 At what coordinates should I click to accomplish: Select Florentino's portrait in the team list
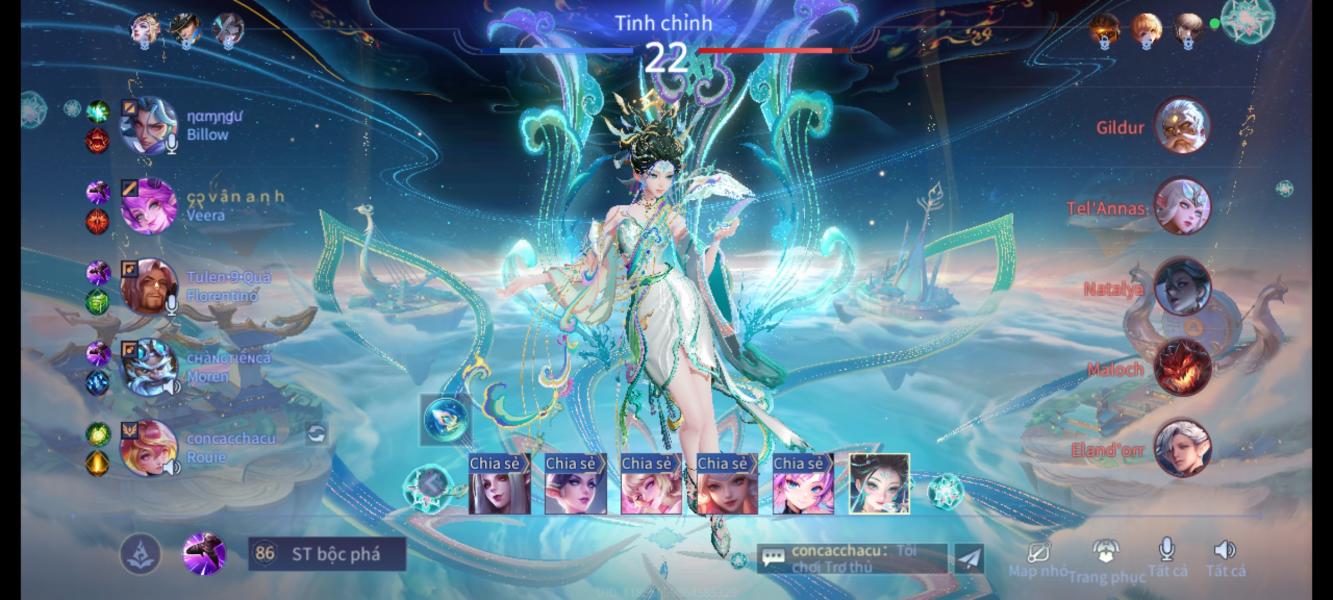tap(148, 287)
